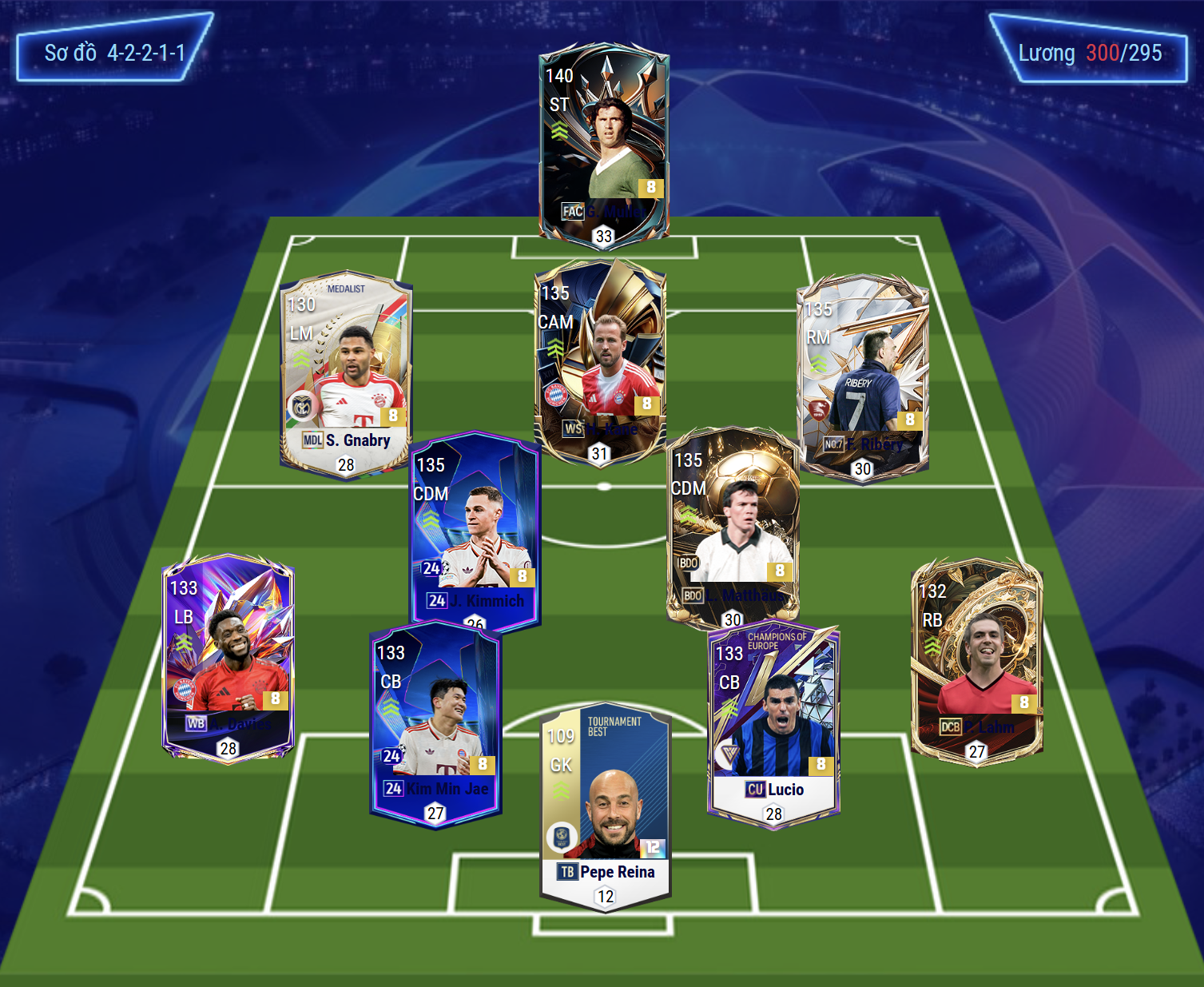Choose the 133 LB Davies card
Screen dimensions: 1204x987
[228, 657]
